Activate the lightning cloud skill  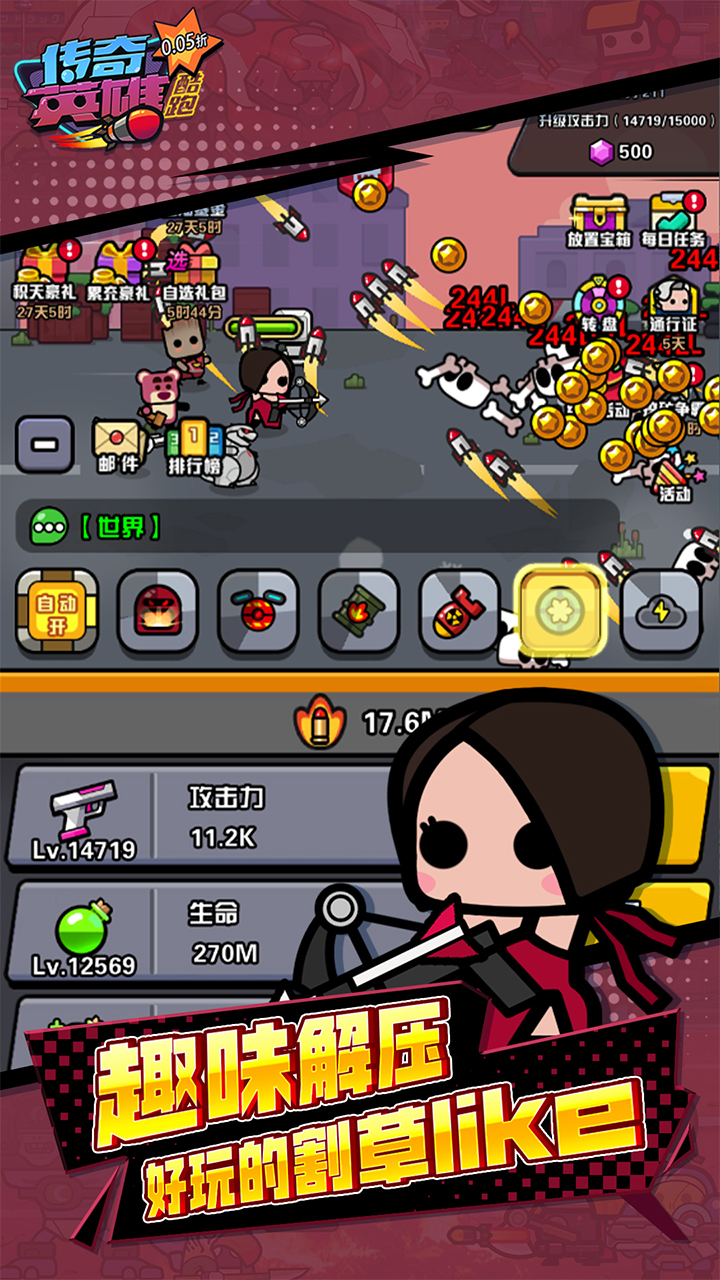(x=660, y=610)
